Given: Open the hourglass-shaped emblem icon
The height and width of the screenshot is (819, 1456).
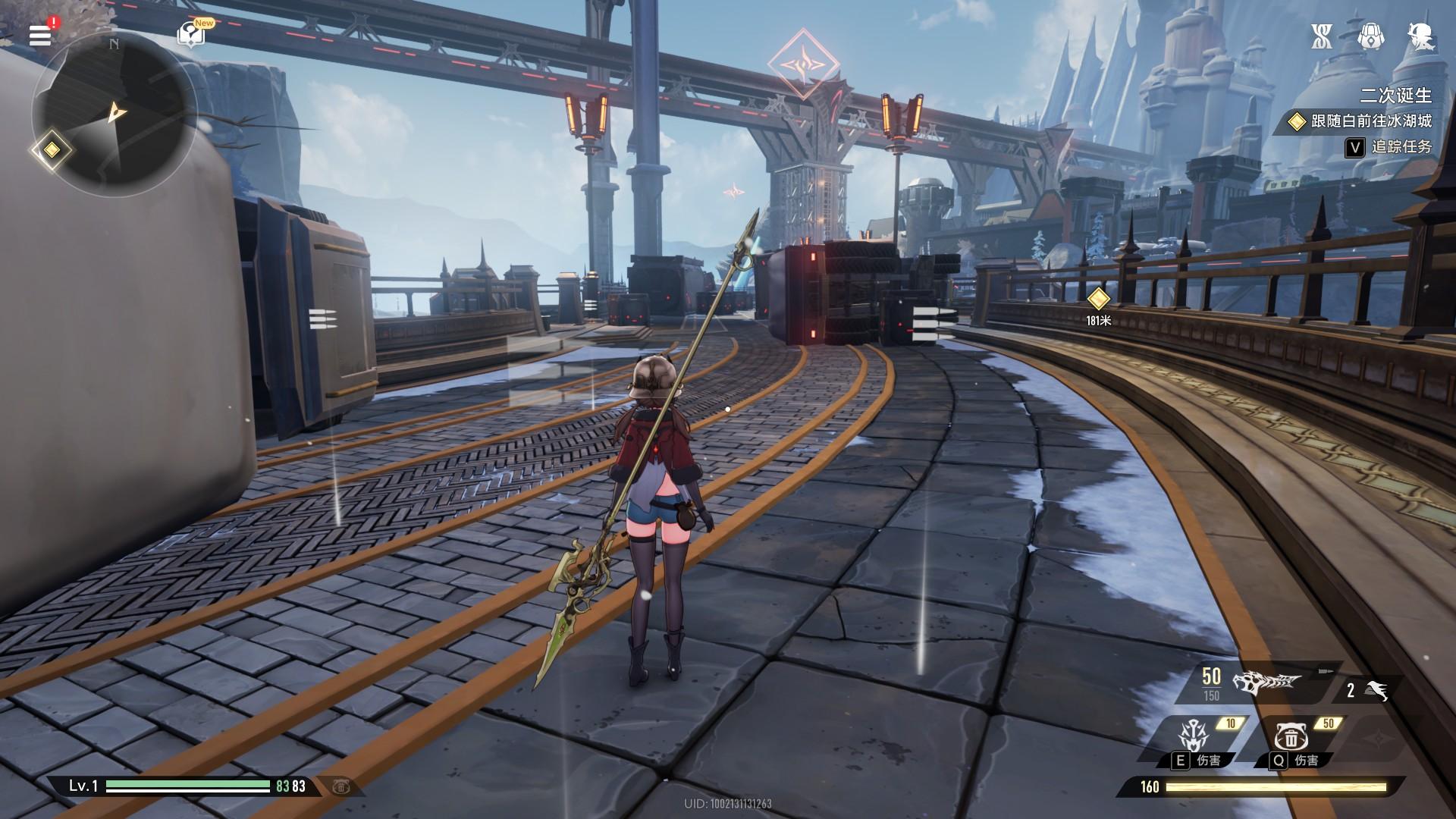Looking at the screenshot, I should point(1322,36).
